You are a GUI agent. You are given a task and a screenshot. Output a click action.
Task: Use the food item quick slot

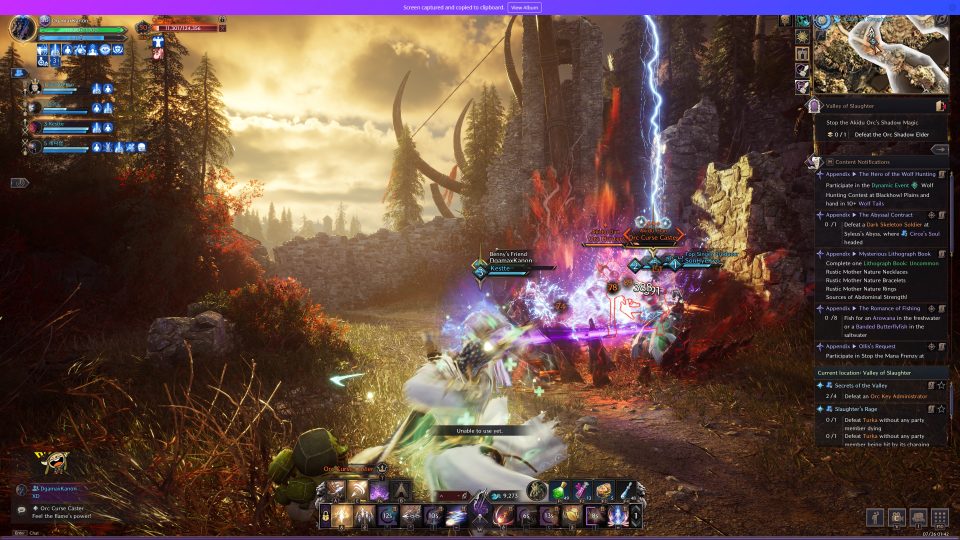604,491
